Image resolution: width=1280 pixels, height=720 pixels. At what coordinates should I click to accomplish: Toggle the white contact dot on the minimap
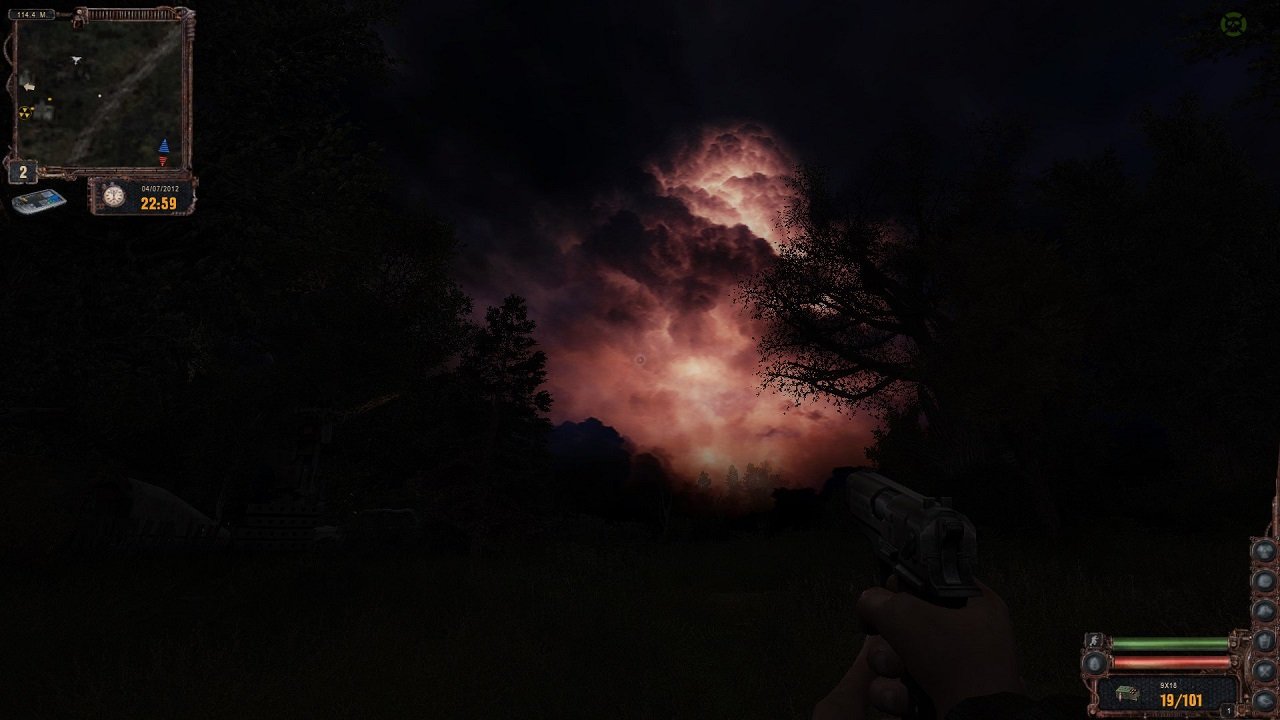tap(100, 94)
